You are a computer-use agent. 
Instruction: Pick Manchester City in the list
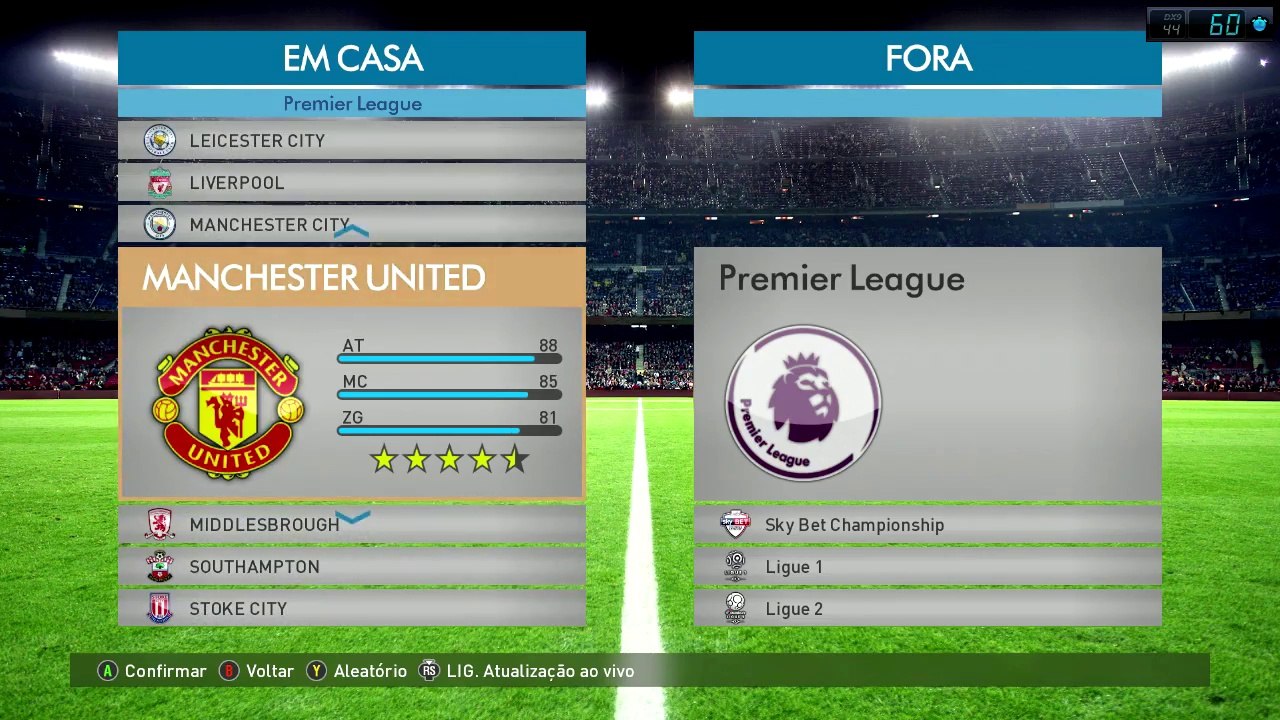(x=351, y=225)
